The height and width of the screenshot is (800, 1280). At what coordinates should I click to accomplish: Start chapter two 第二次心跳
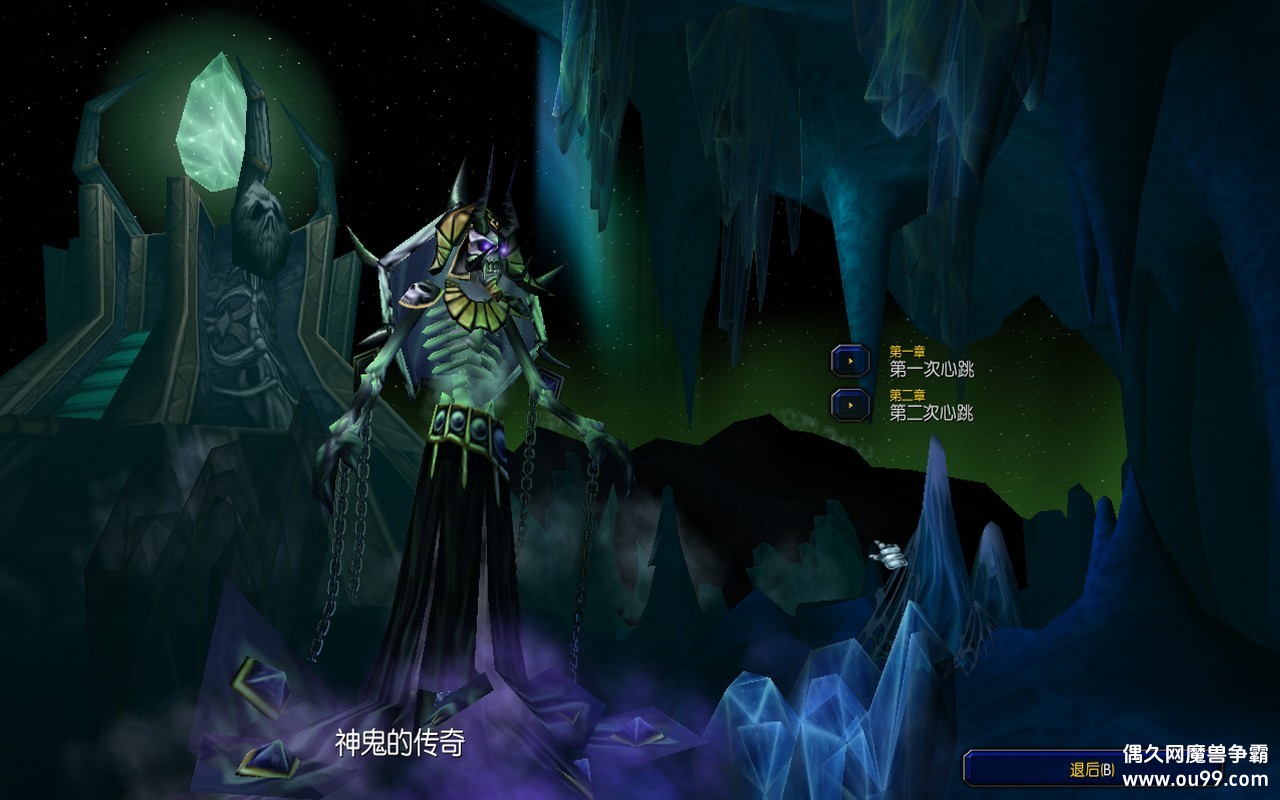851,404
